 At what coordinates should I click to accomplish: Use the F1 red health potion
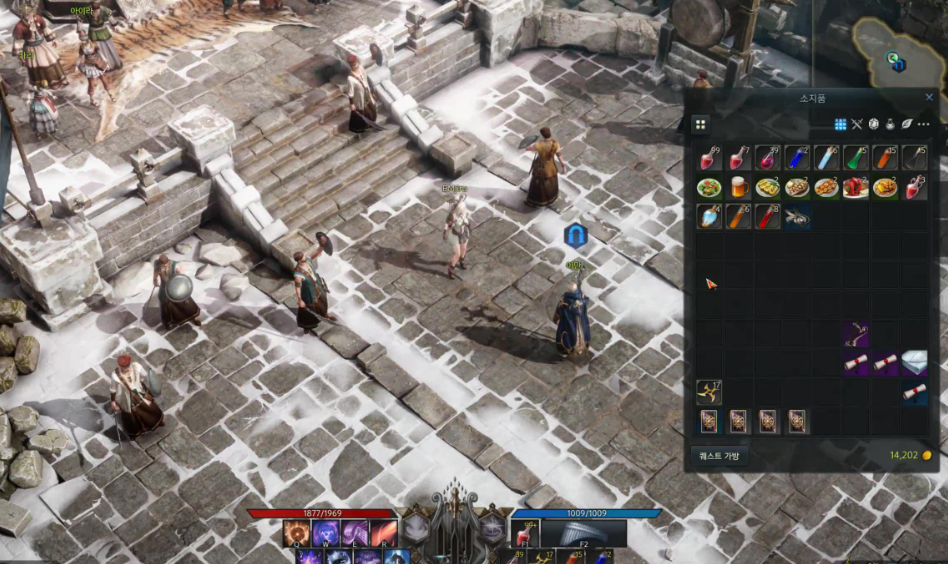[x=525, y=533]
